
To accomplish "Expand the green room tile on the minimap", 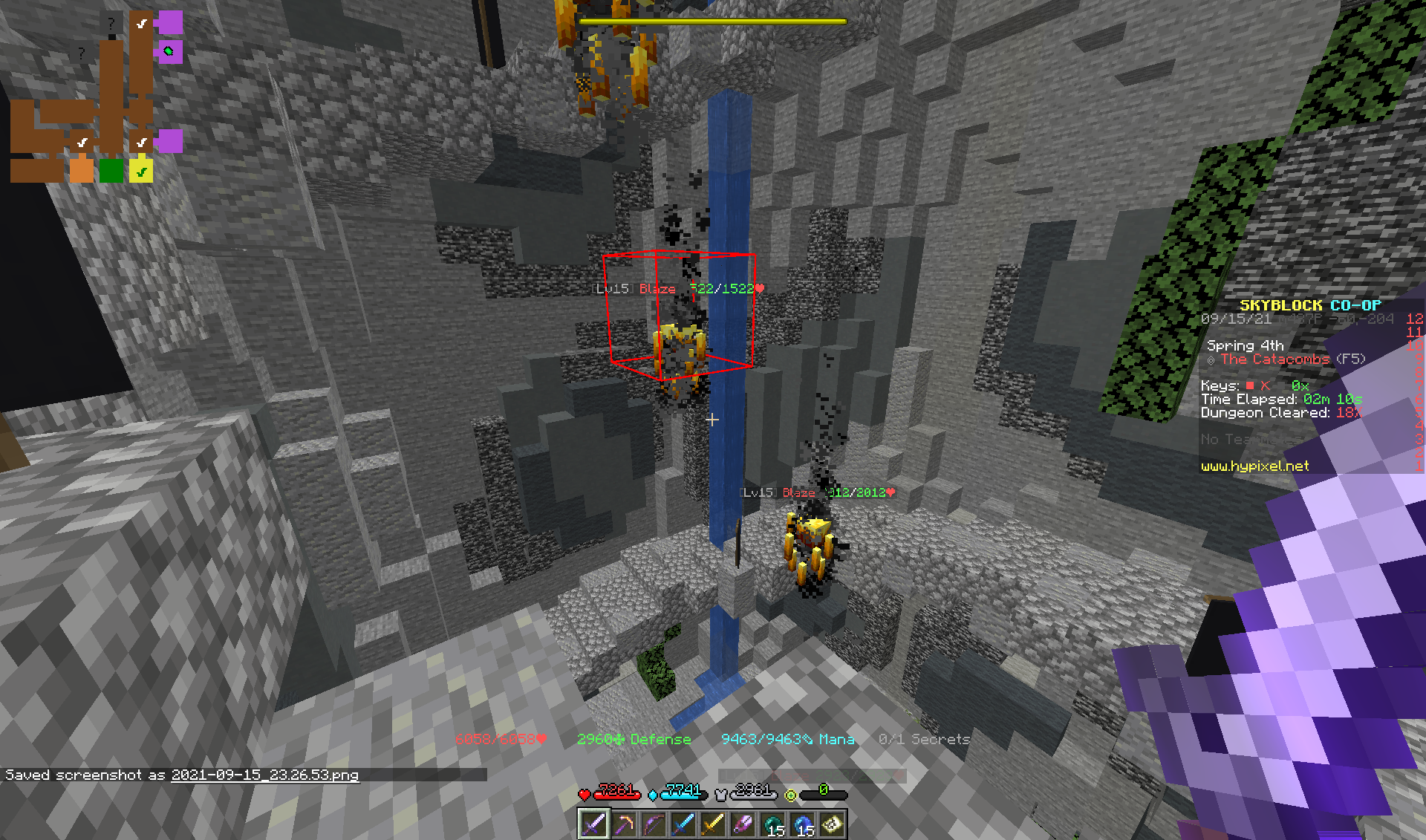I will pos(110,171).
